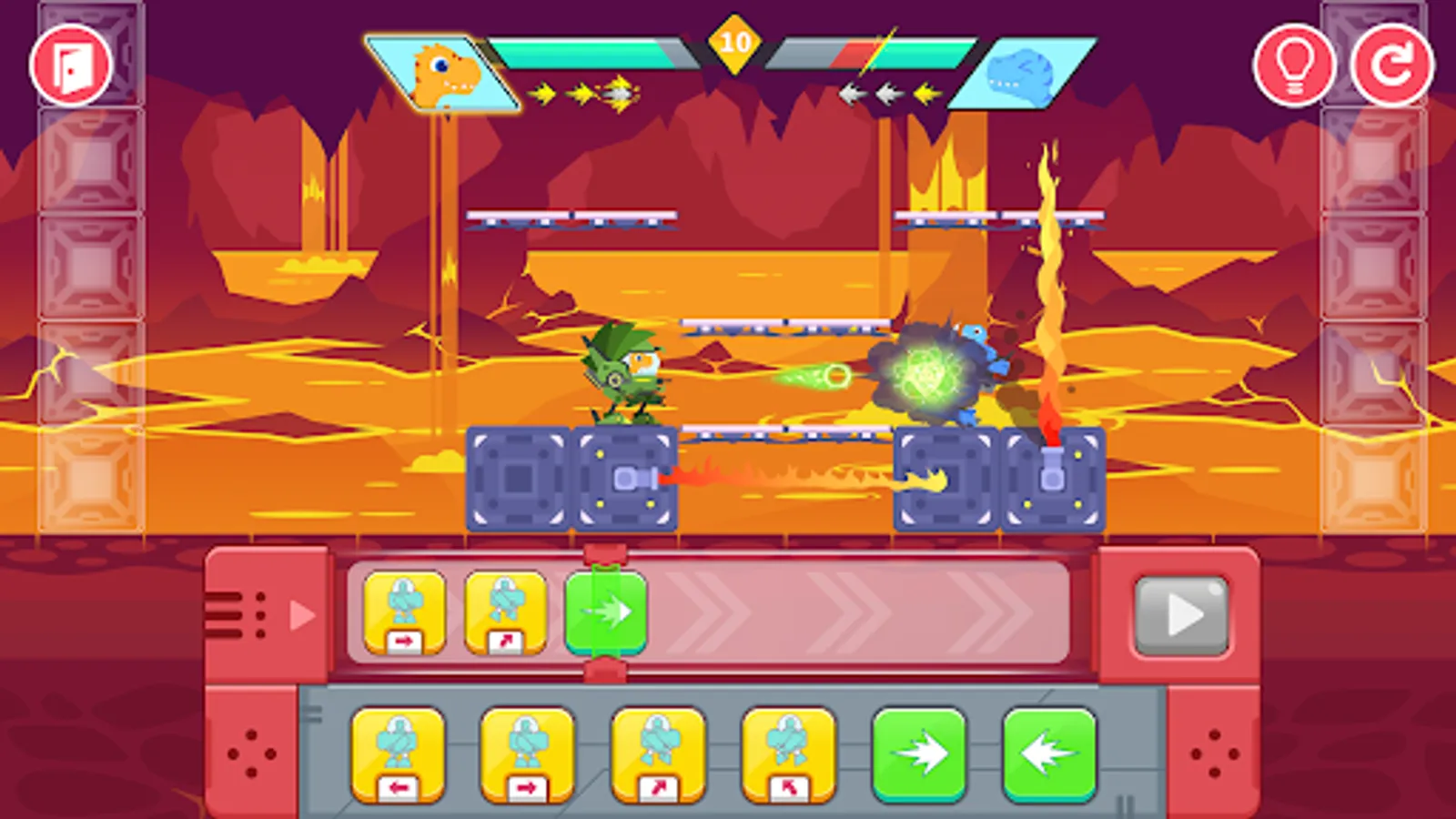Open the exit door menu
Screen dimensions: 1456x819
pos(71,63)
